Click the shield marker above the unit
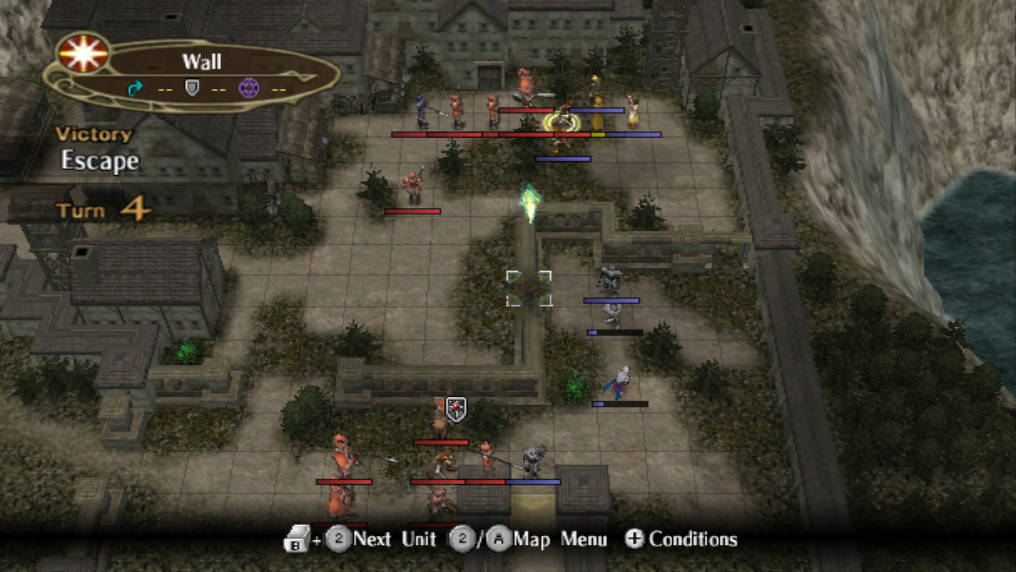Image resolution: width=1016 pixels, height=572 pixels. click(x=456, y=407)
